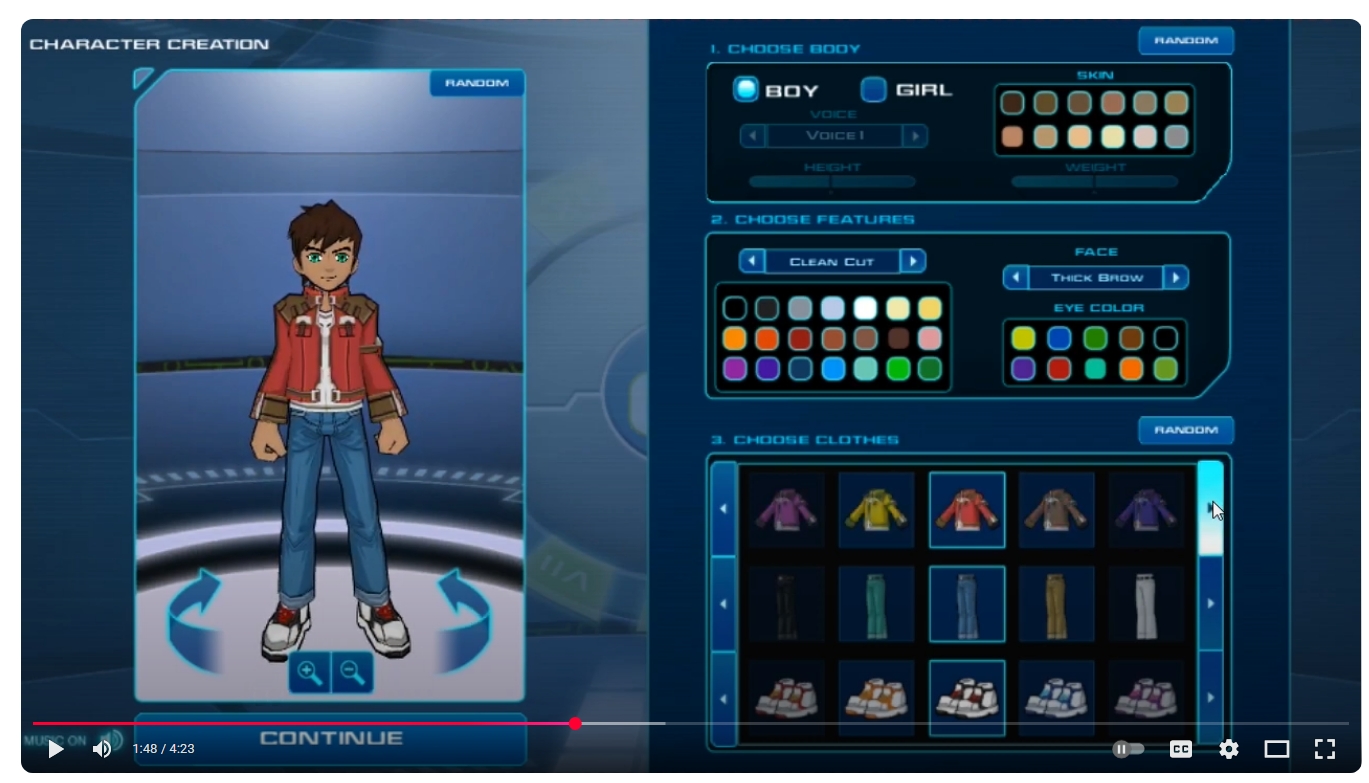This screenshot has width=1369, height=783.
Task: Select the yellow jacket thumbnail
Action: click(x=876, y=510)
